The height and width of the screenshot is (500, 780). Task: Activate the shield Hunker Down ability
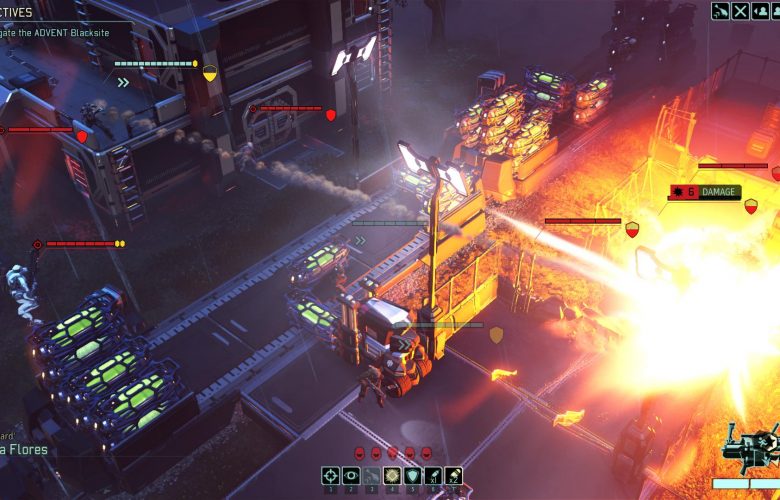tap(413, 476)
